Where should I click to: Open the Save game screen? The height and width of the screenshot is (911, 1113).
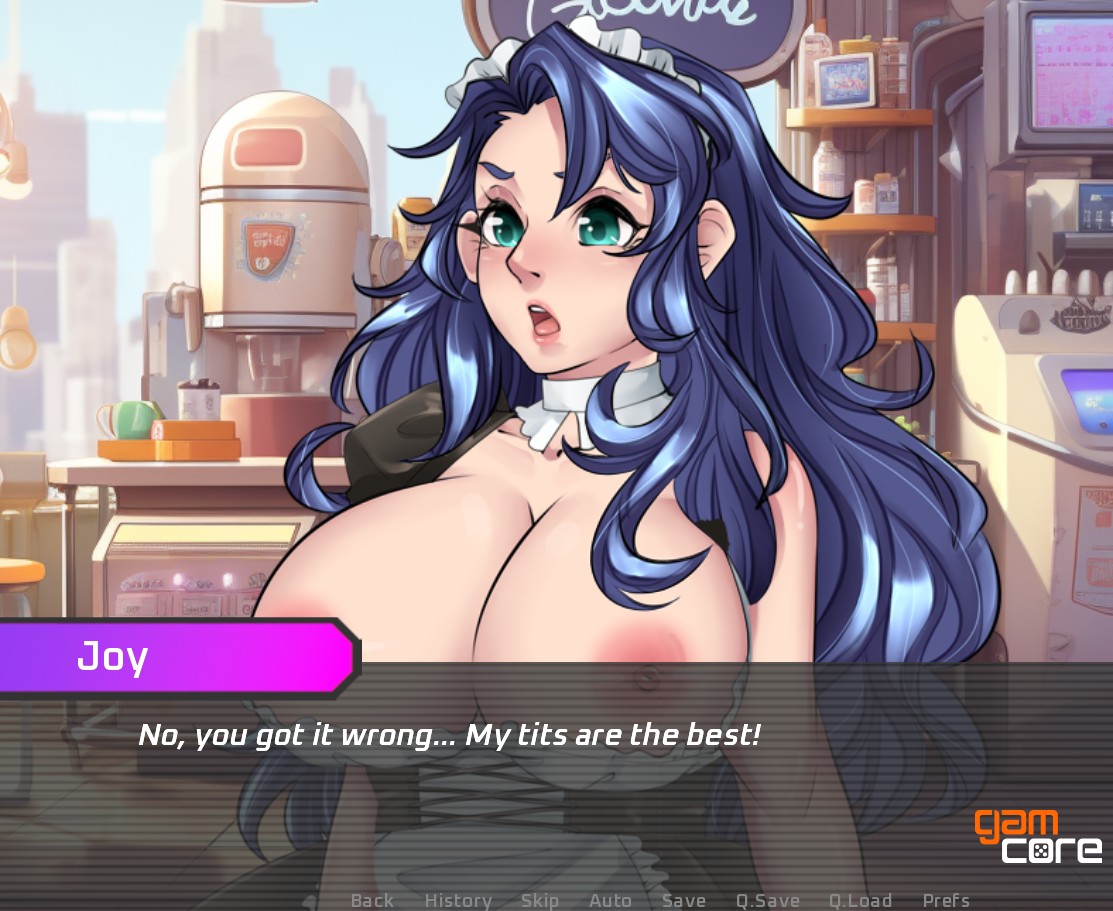(684, 901)
